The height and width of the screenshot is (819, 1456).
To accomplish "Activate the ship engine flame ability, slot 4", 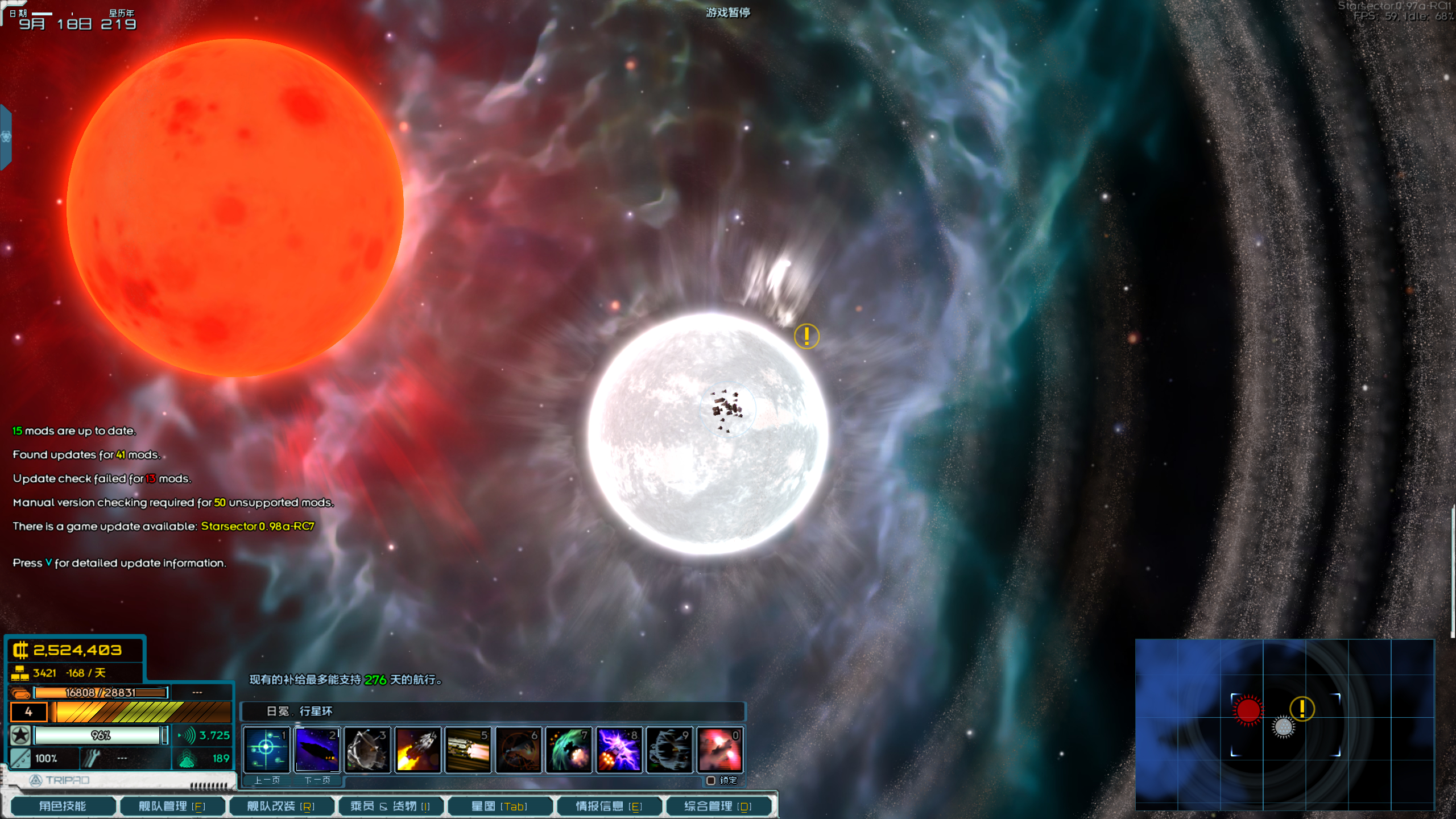I will tap(417, 750).
